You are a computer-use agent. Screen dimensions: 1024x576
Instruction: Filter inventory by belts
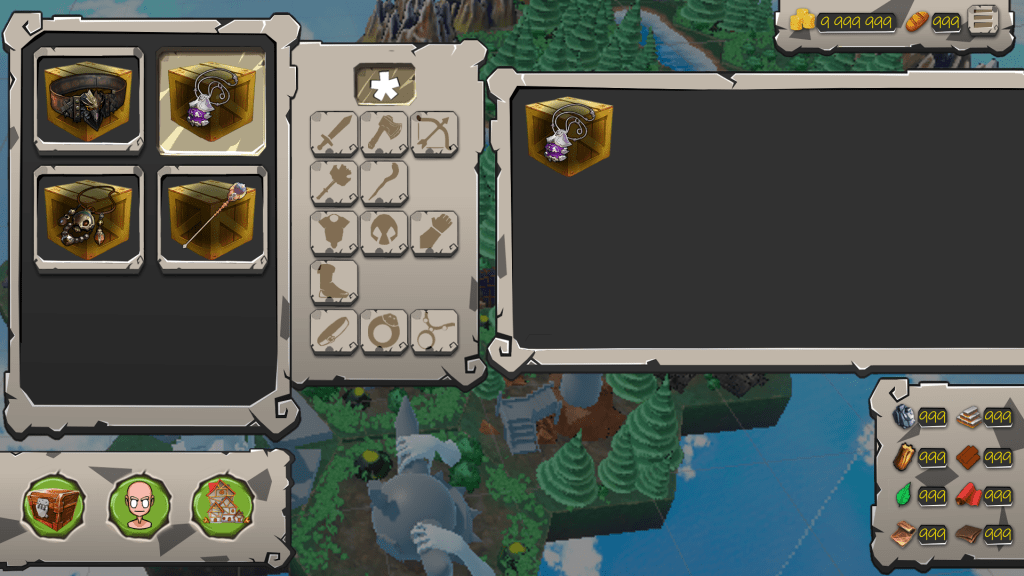point(334,332)
